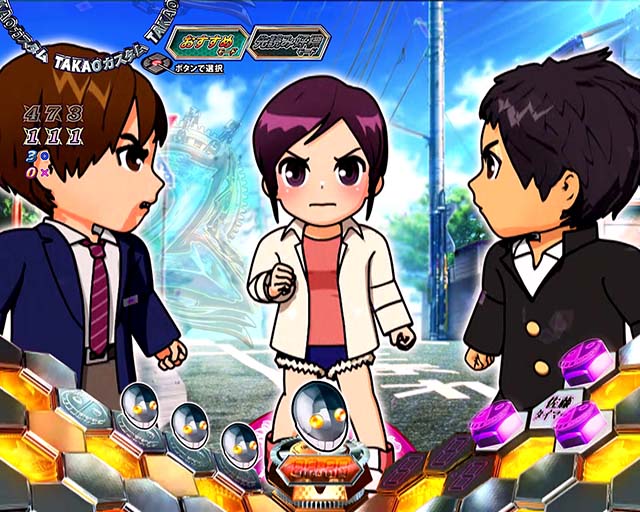Screen dimensions: 640x512
Task: Choose the grey 先読み mode option
Action: point(289,43)
